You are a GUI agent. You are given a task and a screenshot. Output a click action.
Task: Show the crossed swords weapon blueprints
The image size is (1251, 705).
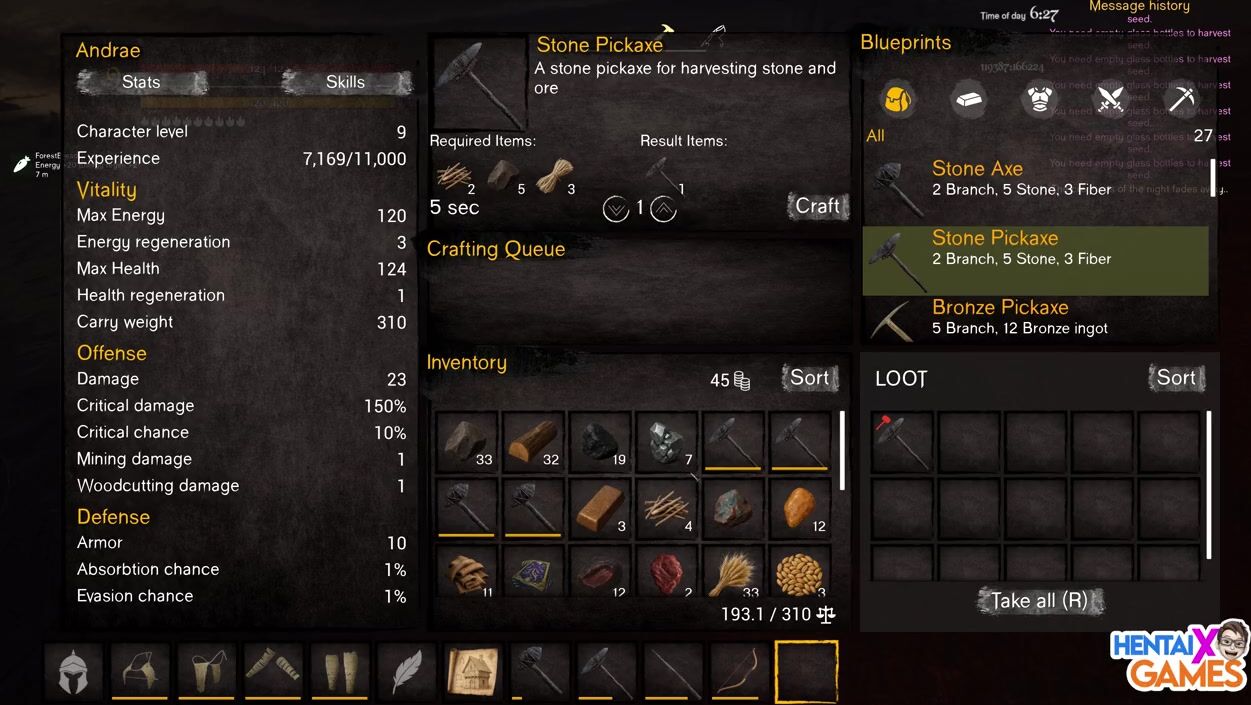(x=1110, y=99)
